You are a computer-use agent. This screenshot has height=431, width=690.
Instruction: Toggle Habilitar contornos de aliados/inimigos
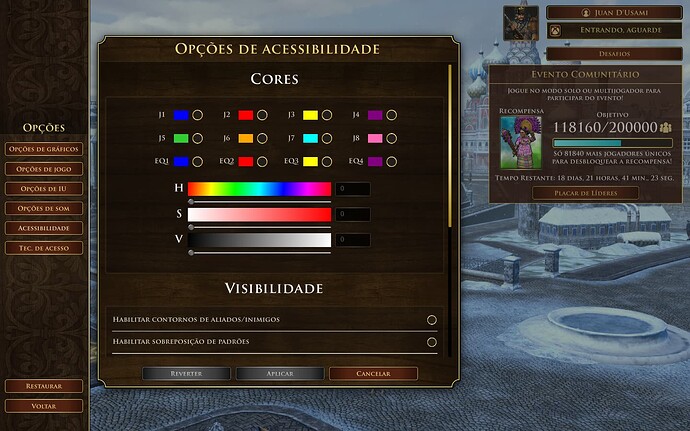[432, 320]
